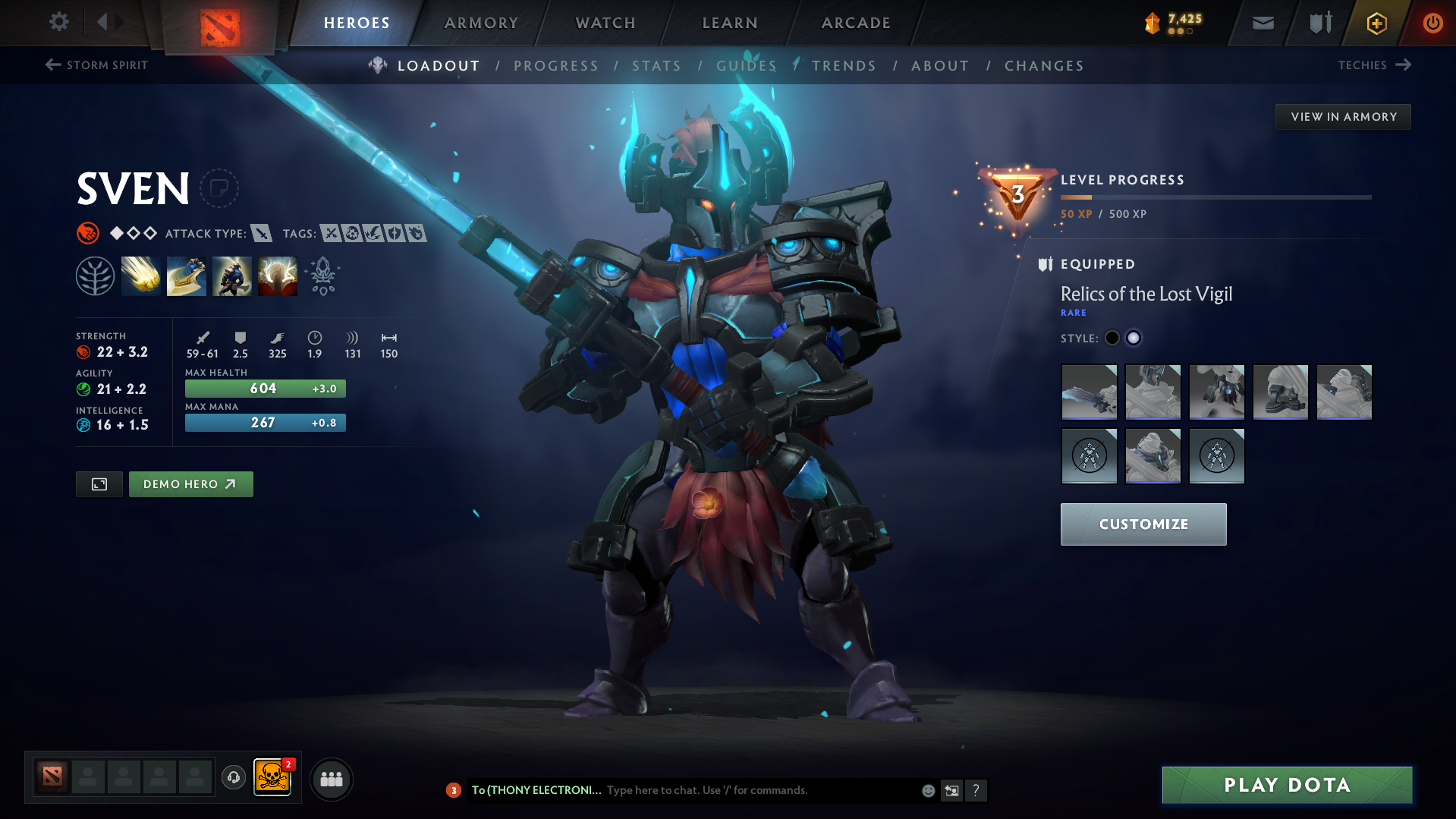The height and width of the screenshot is (819, 1456).
Task: Click the DEMO HERO button
Action: [x=190, y=484]
